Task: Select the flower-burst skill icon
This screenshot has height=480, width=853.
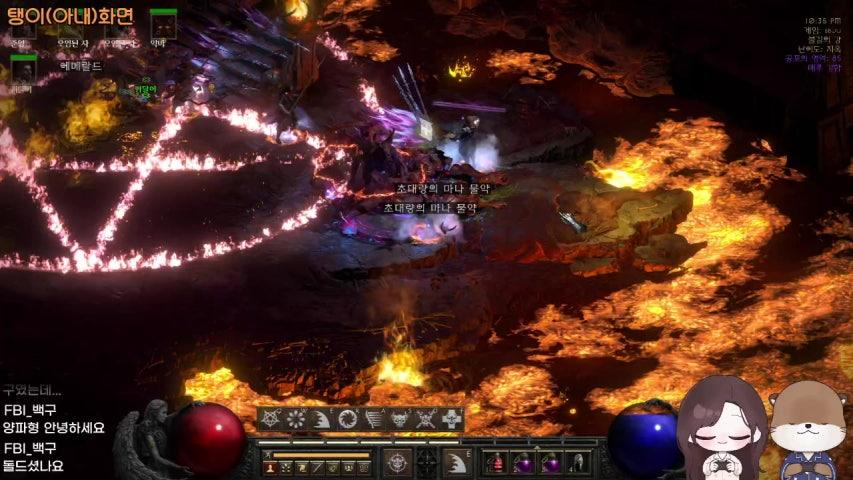Action: (x=296, y=419)
